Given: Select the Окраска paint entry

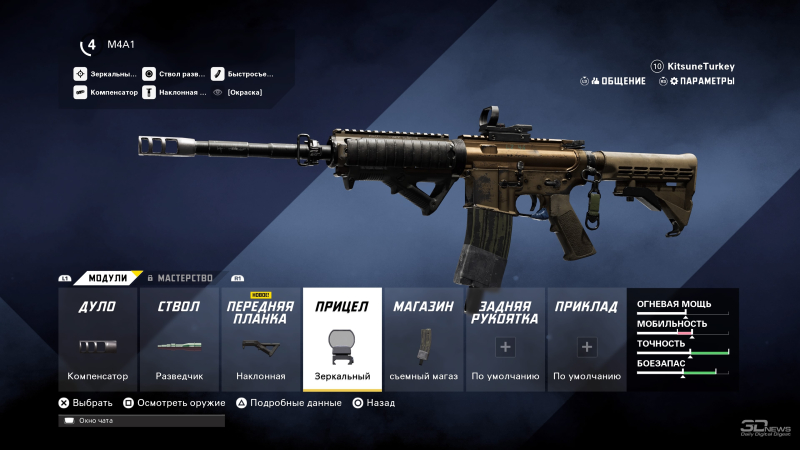Looking at the screenshot, I should tap(244, 92).
